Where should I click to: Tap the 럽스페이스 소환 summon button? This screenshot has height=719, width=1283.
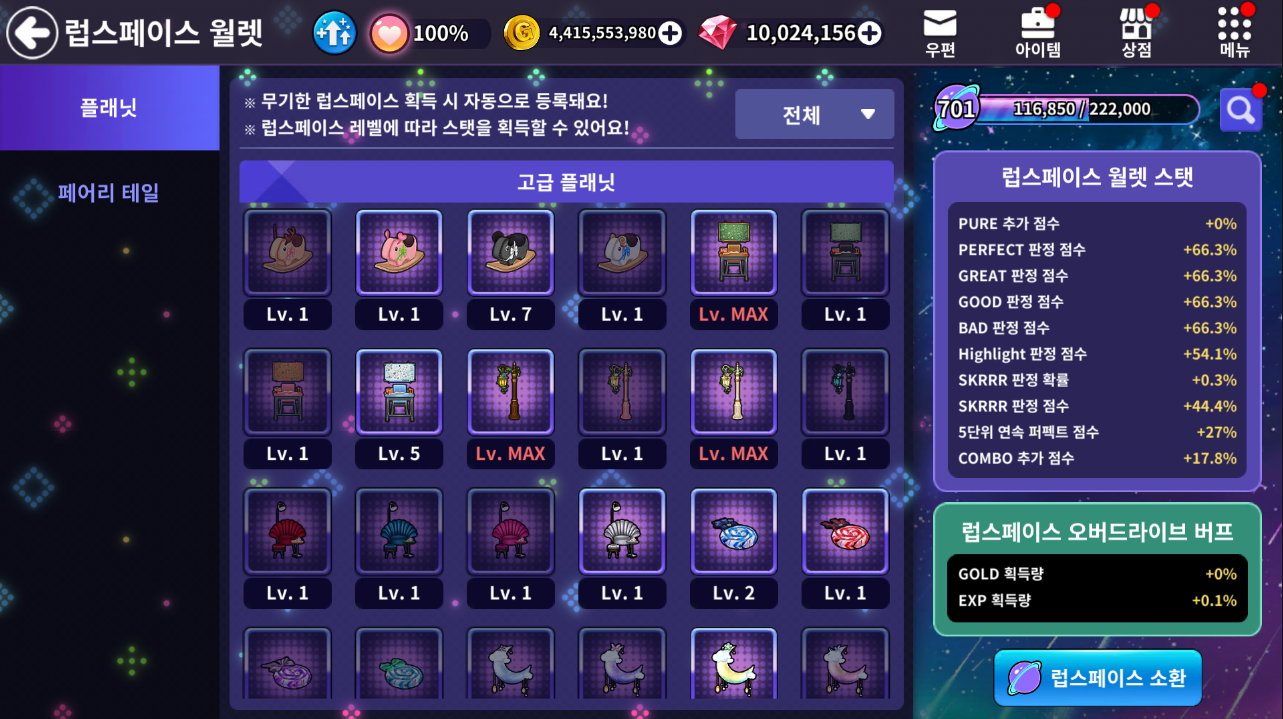(1098, 678)
